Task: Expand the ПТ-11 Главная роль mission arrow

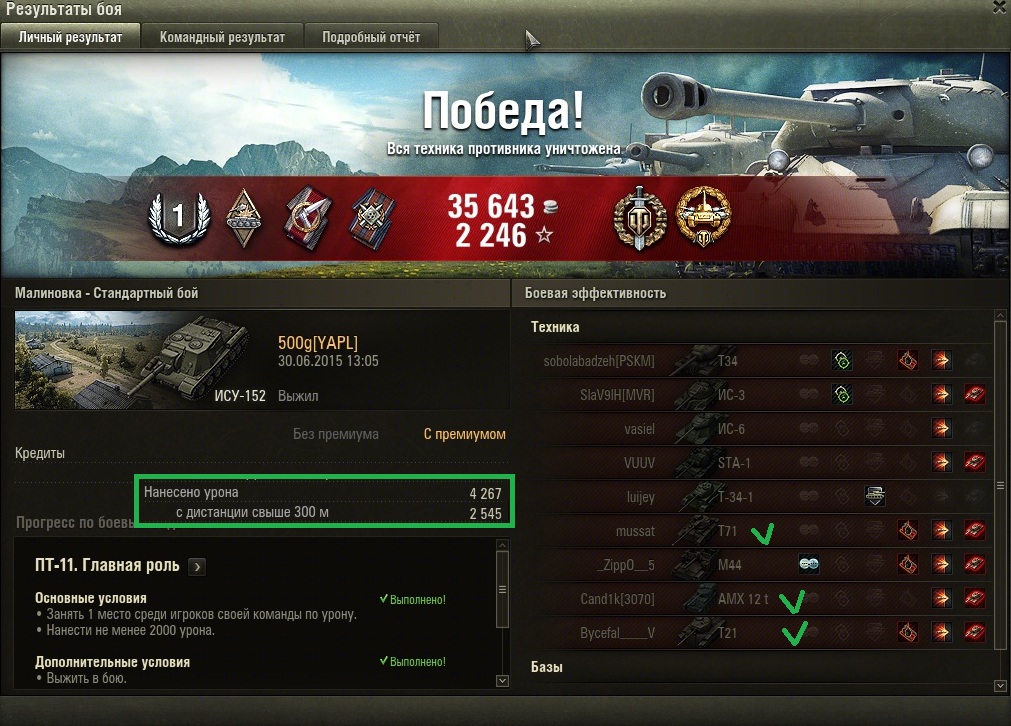Action: pos(197,566)
